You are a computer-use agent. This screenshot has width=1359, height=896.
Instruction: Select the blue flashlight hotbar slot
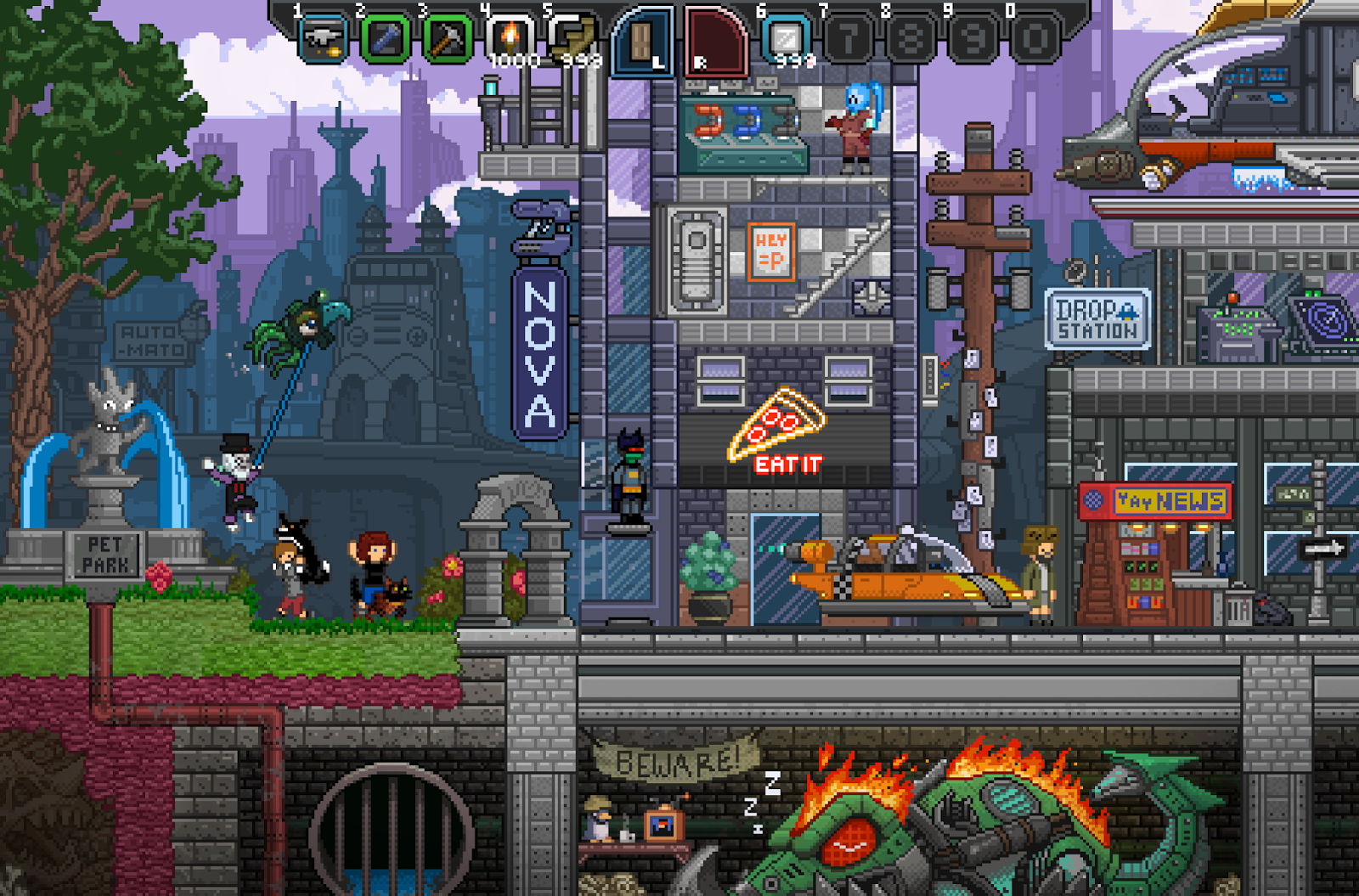385,39
